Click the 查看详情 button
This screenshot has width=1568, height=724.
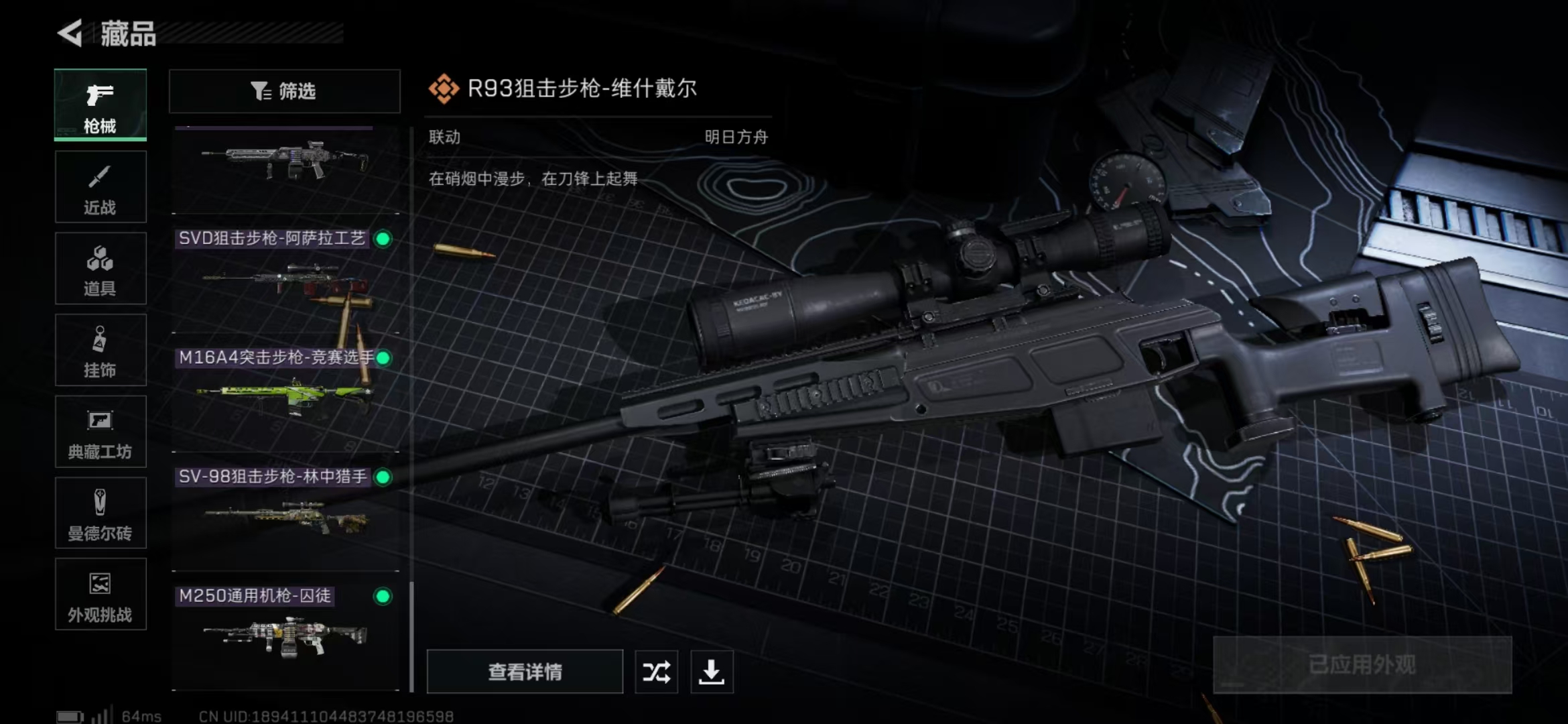[525, 672]
